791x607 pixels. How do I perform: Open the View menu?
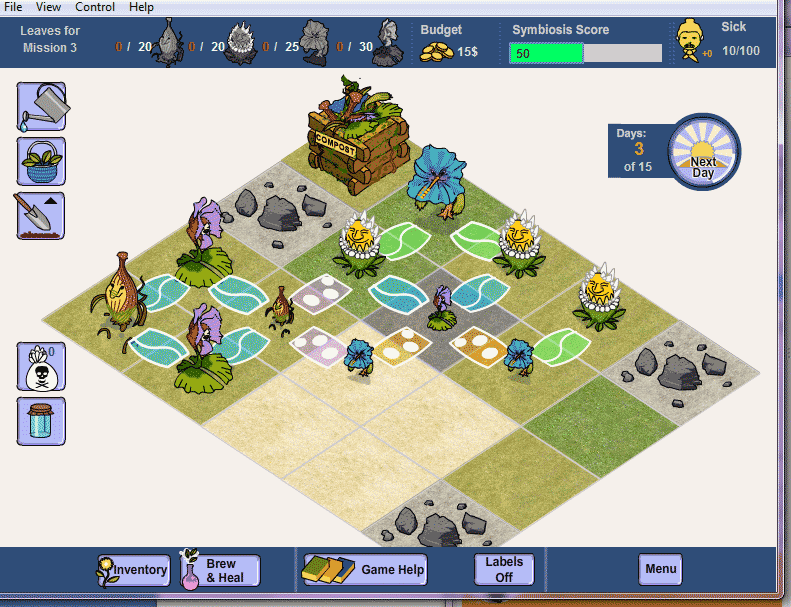point(49,7)
